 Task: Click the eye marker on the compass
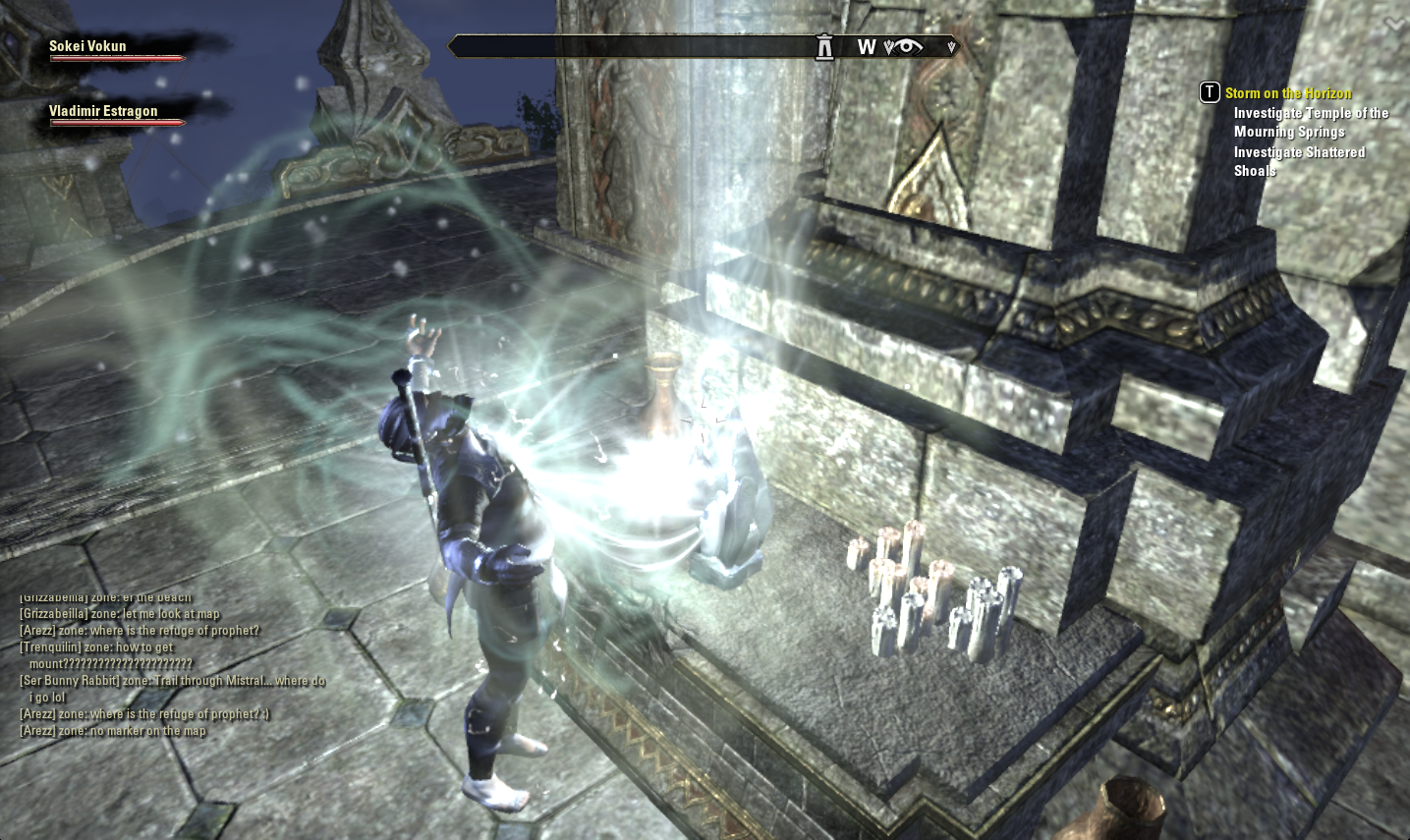click(x=907, y=46)
